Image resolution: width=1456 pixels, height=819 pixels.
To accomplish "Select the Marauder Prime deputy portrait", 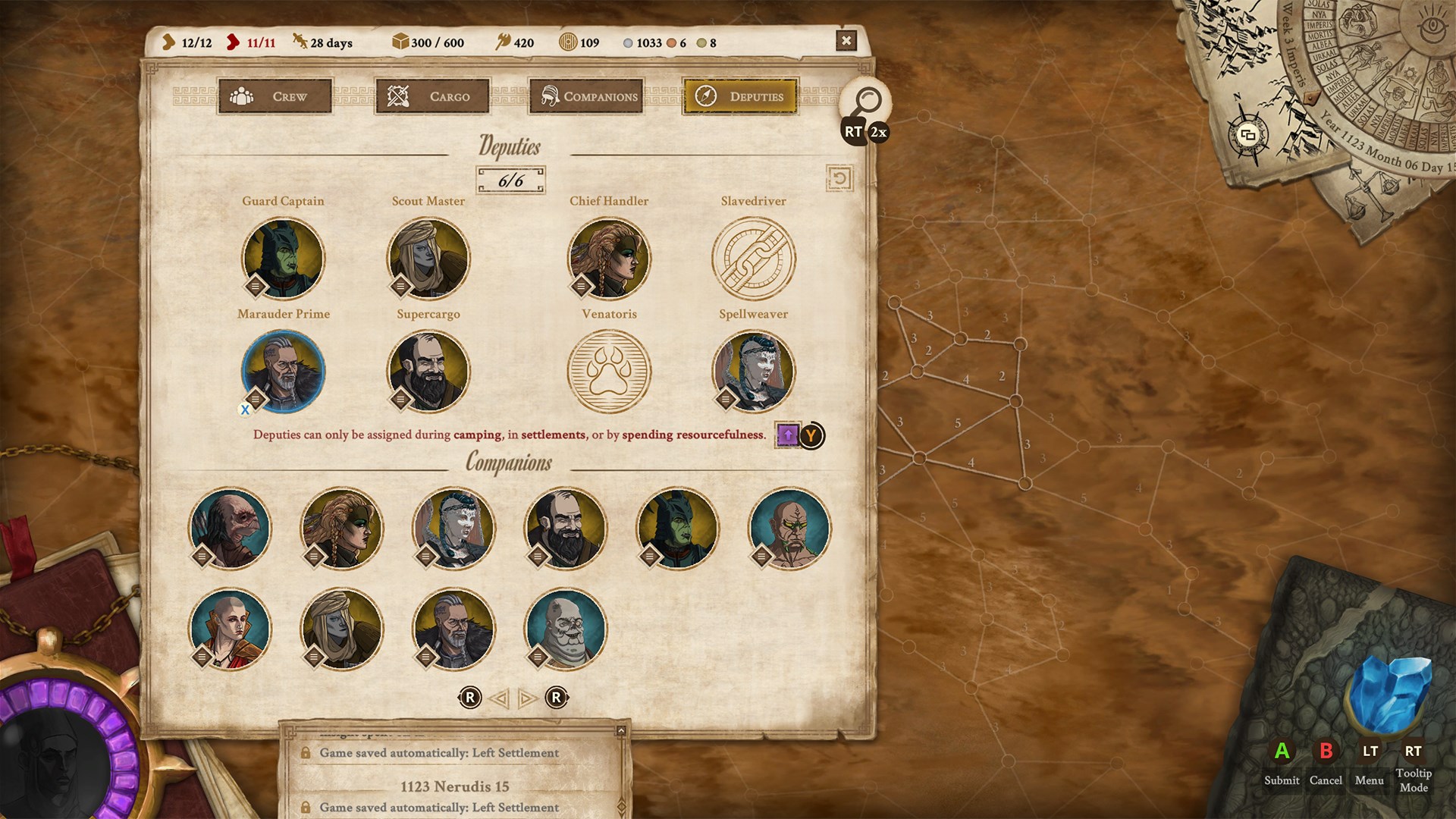I will pyautogui.click(x=284, y=372).
